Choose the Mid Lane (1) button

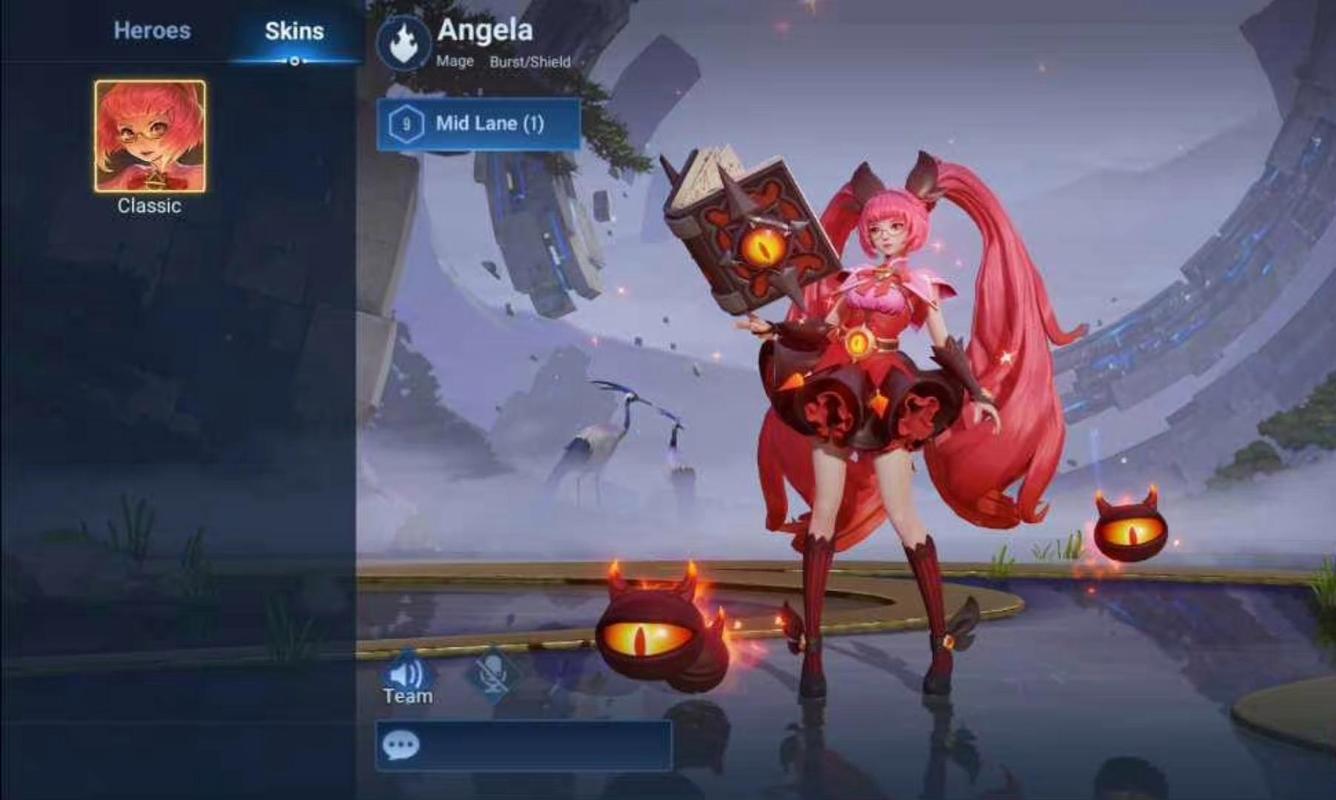point(478,124)
